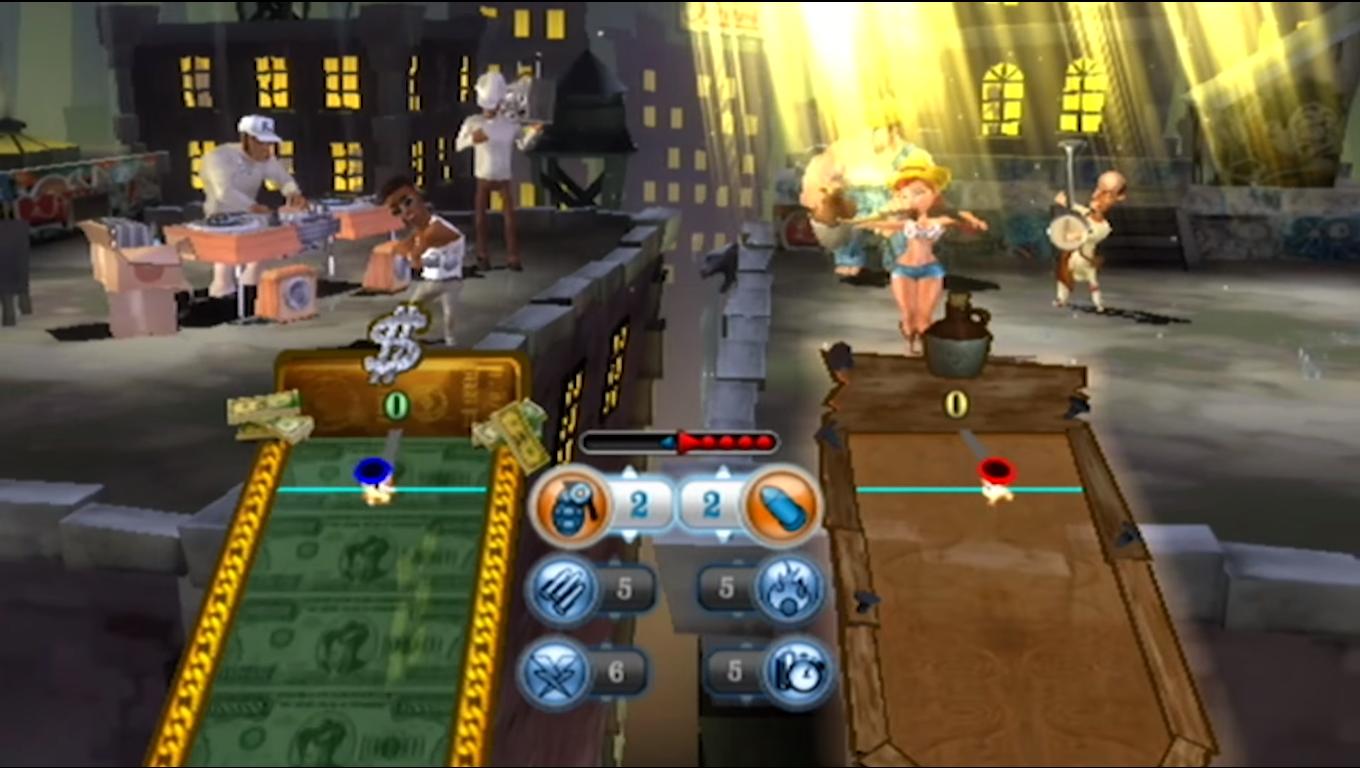
Task: Click the battle power meter at the top
Action: (677, 440)
